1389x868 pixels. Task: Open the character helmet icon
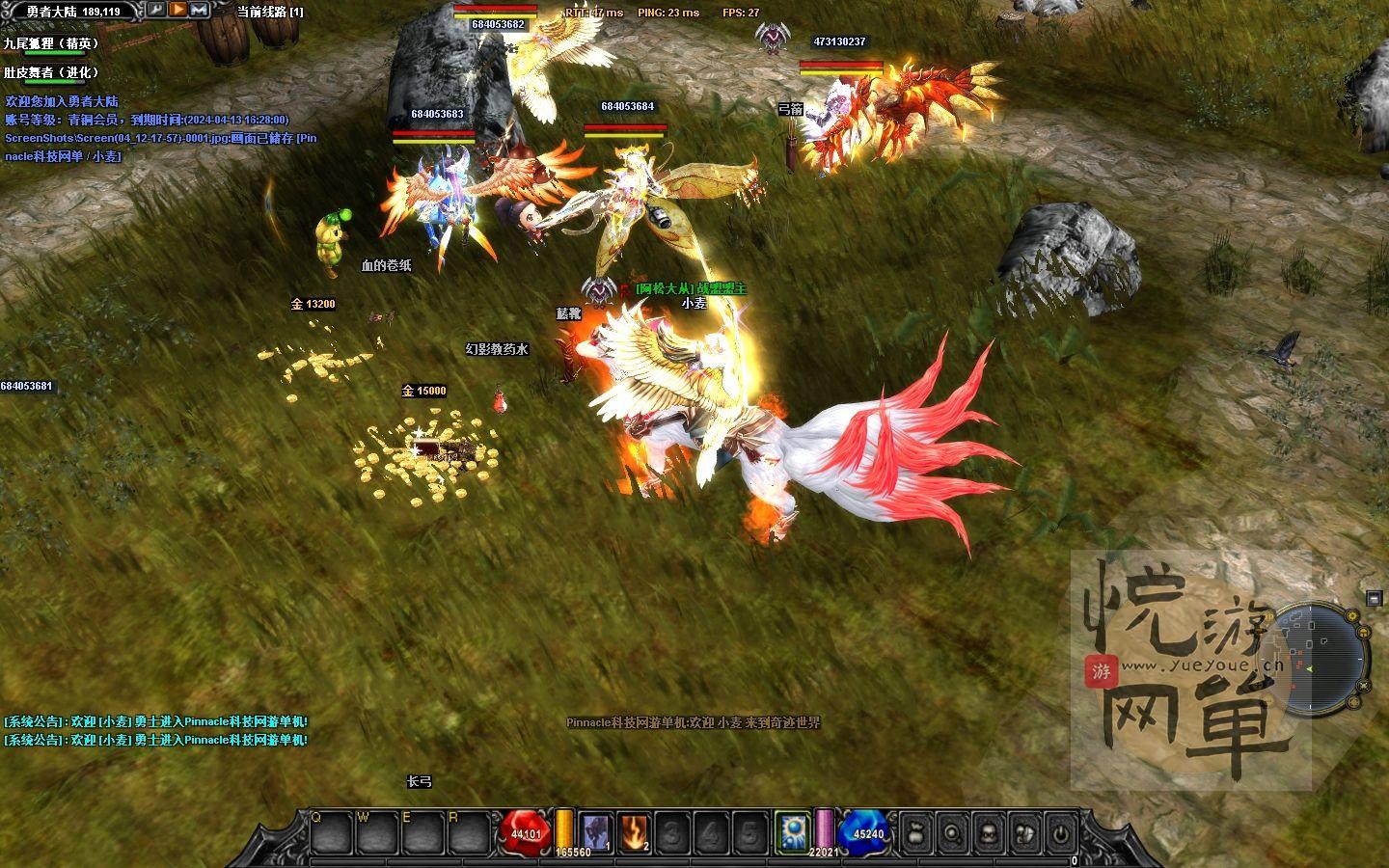(988, 832)
